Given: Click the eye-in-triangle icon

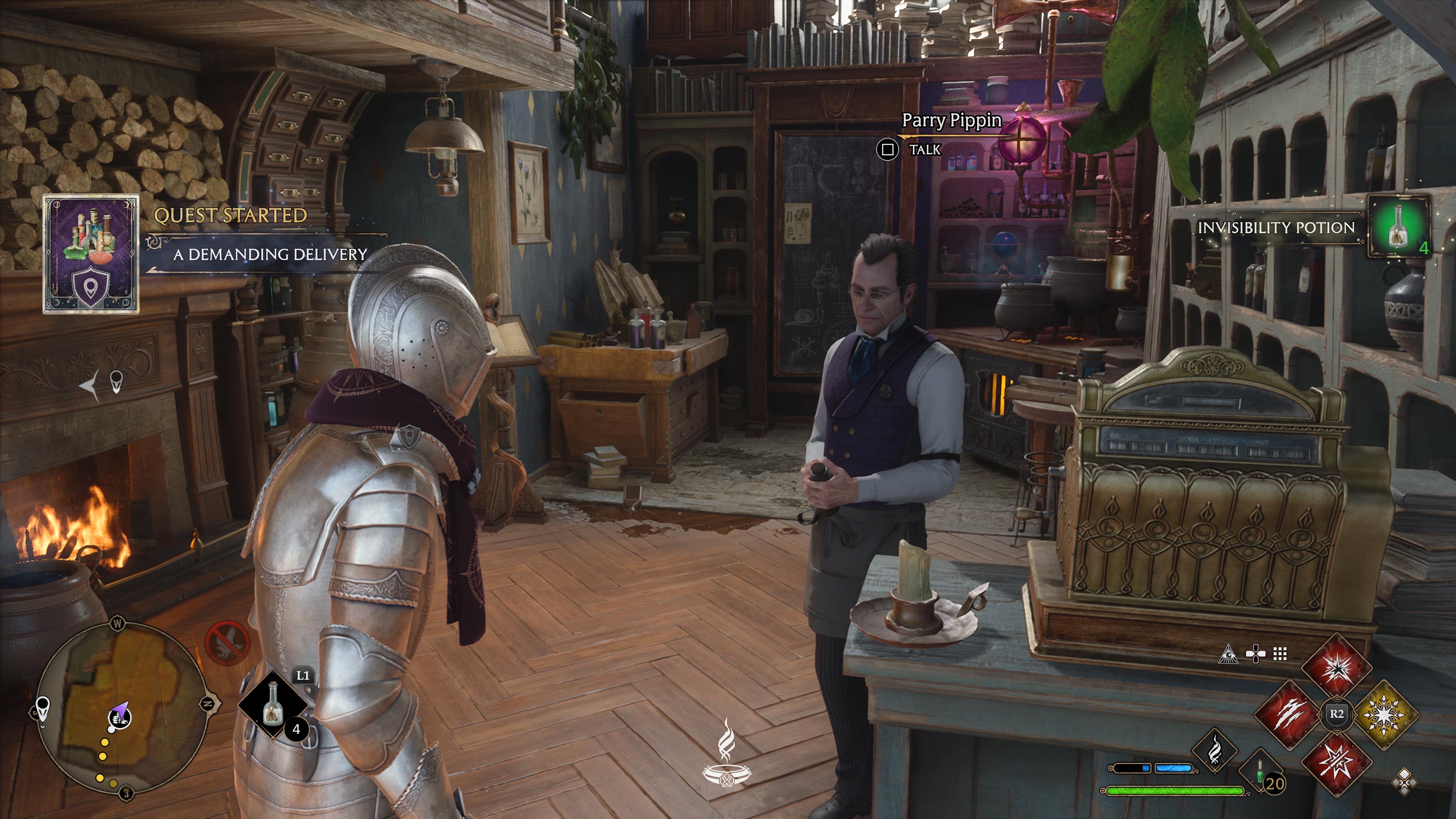Looking at the screenshot, I should (1229, 654).
